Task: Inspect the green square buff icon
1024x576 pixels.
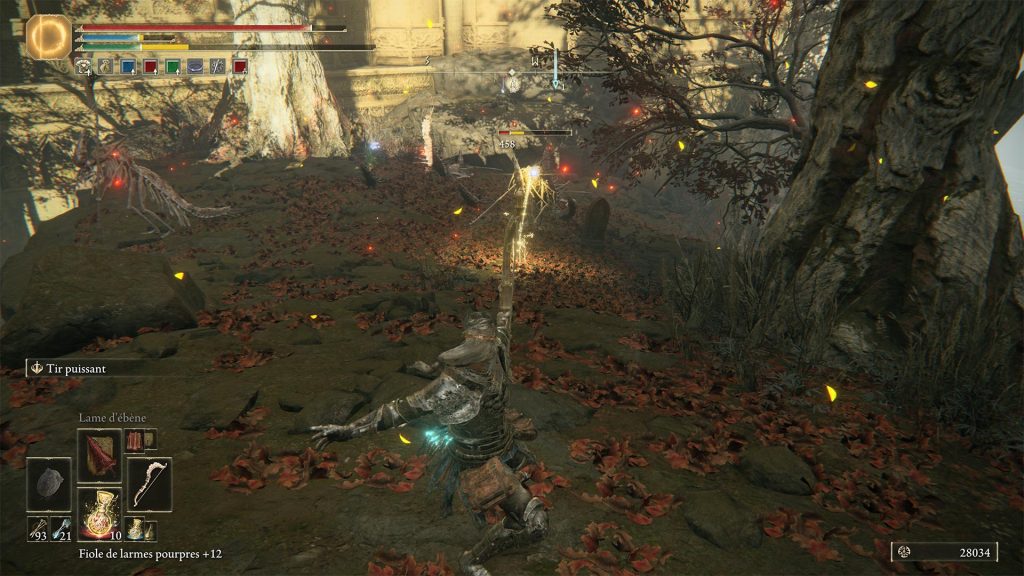Action: click(172, 67)
